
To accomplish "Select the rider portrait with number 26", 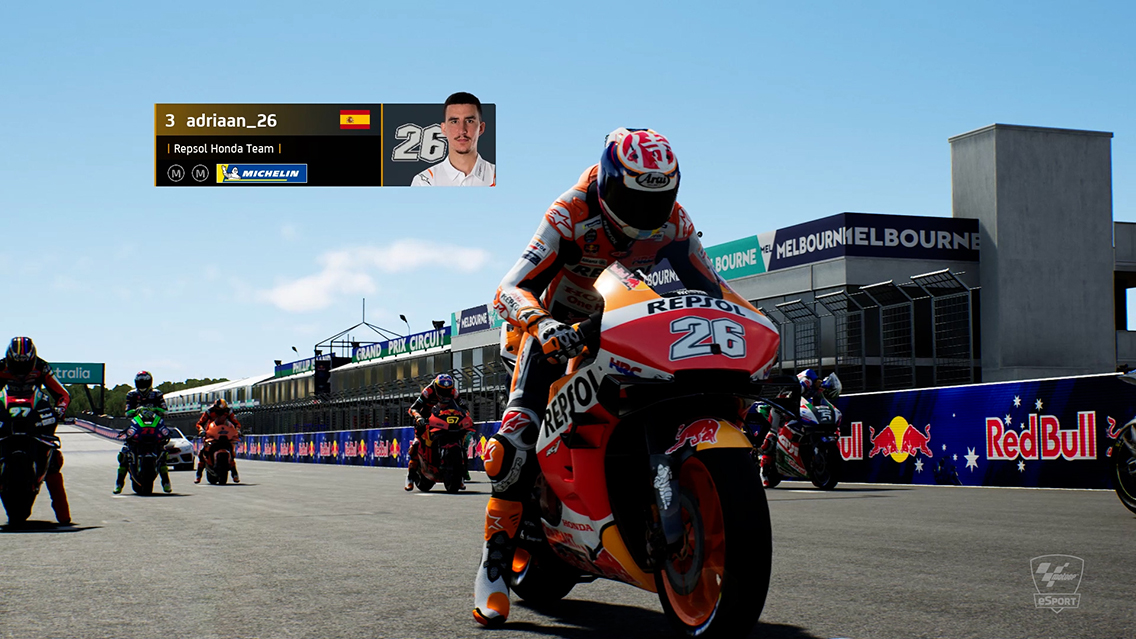I will pos(439,145).
